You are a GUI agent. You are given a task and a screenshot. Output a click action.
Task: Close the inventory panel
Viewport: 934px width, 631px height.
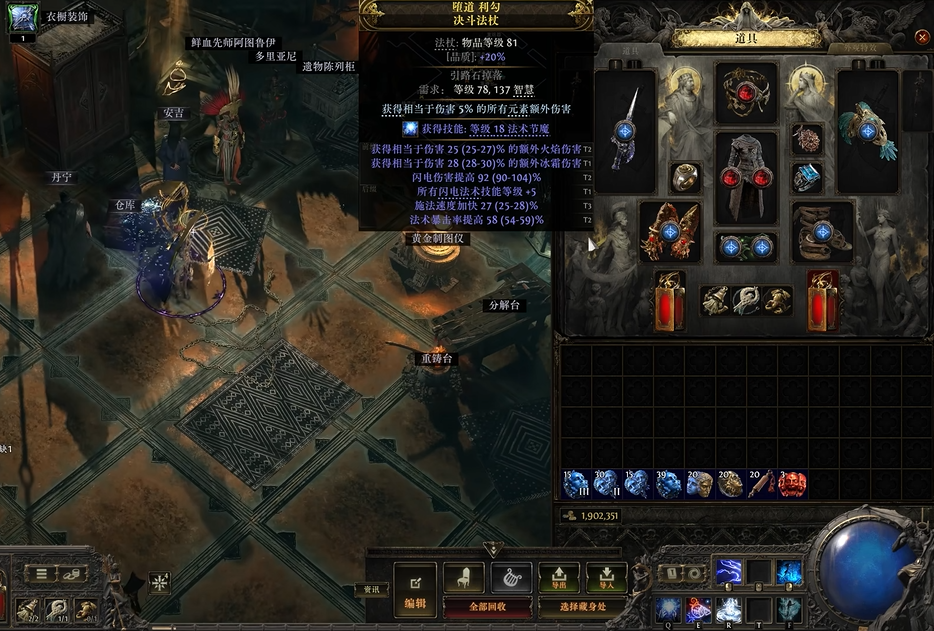click(922, 37)
